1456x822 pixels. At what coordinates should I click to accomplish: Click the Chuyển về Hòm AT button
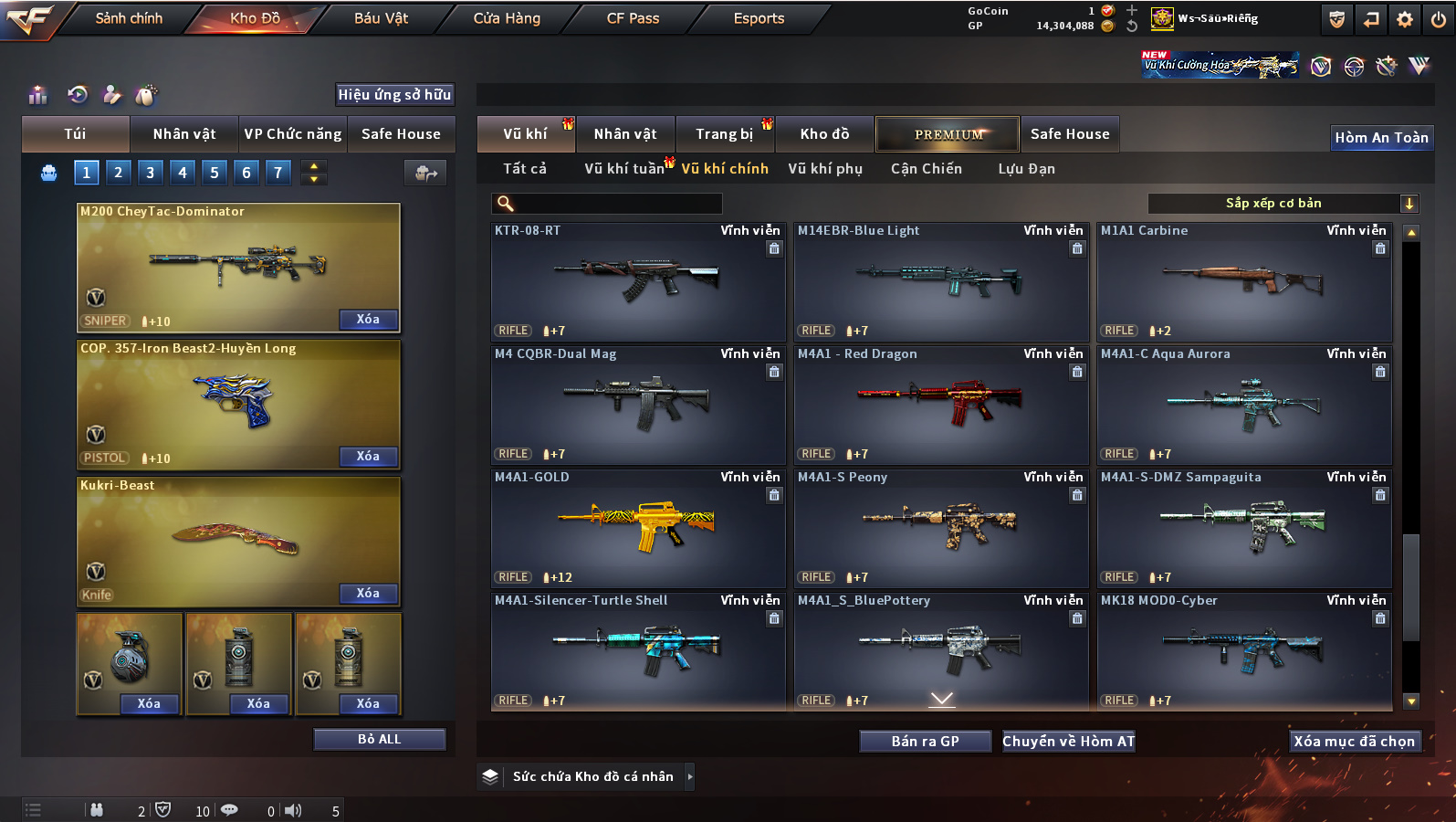(1068, 742)
